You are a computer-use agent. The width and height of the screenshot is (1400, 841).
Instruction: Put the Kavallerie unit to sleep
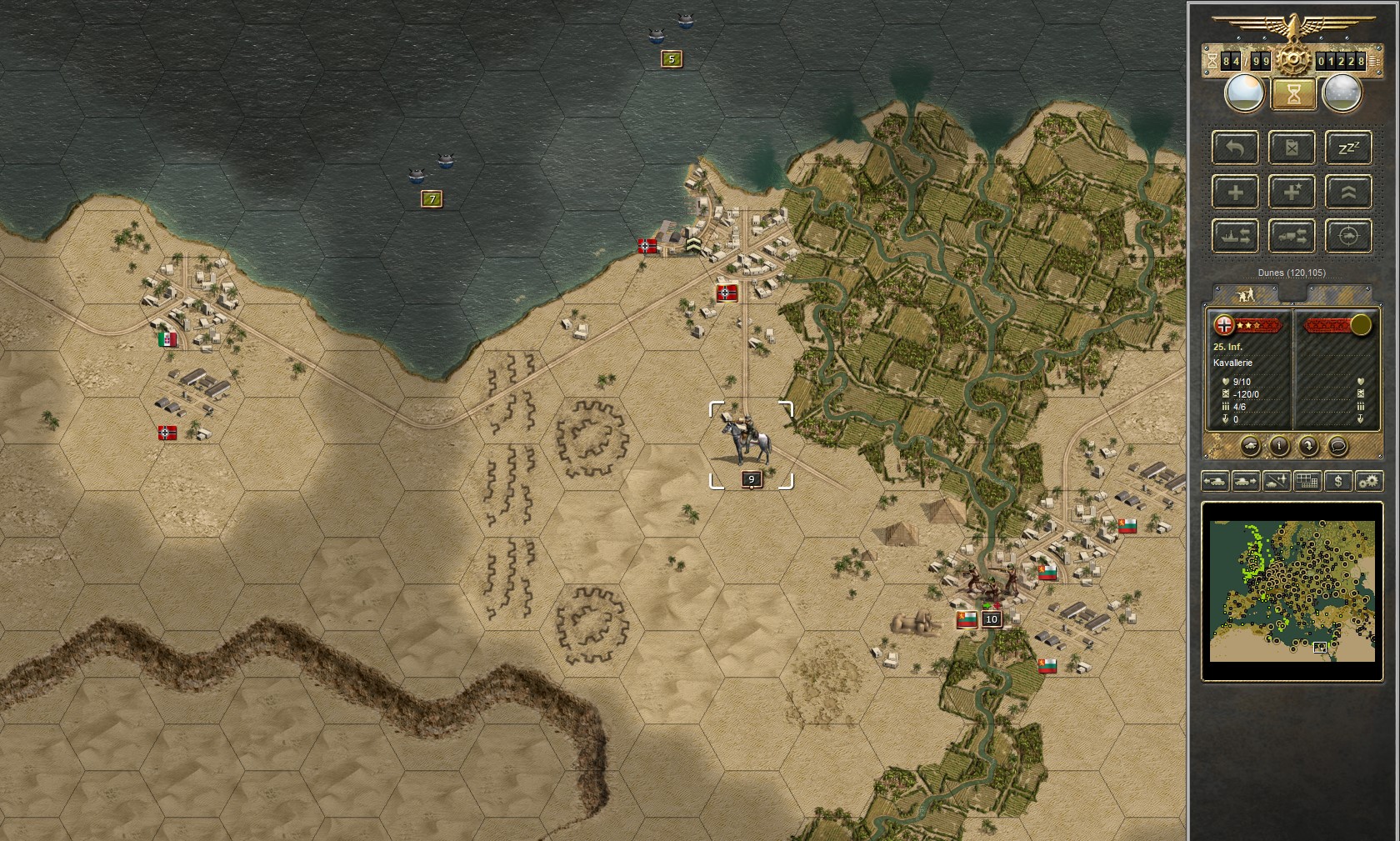[x=1348, y=148]
